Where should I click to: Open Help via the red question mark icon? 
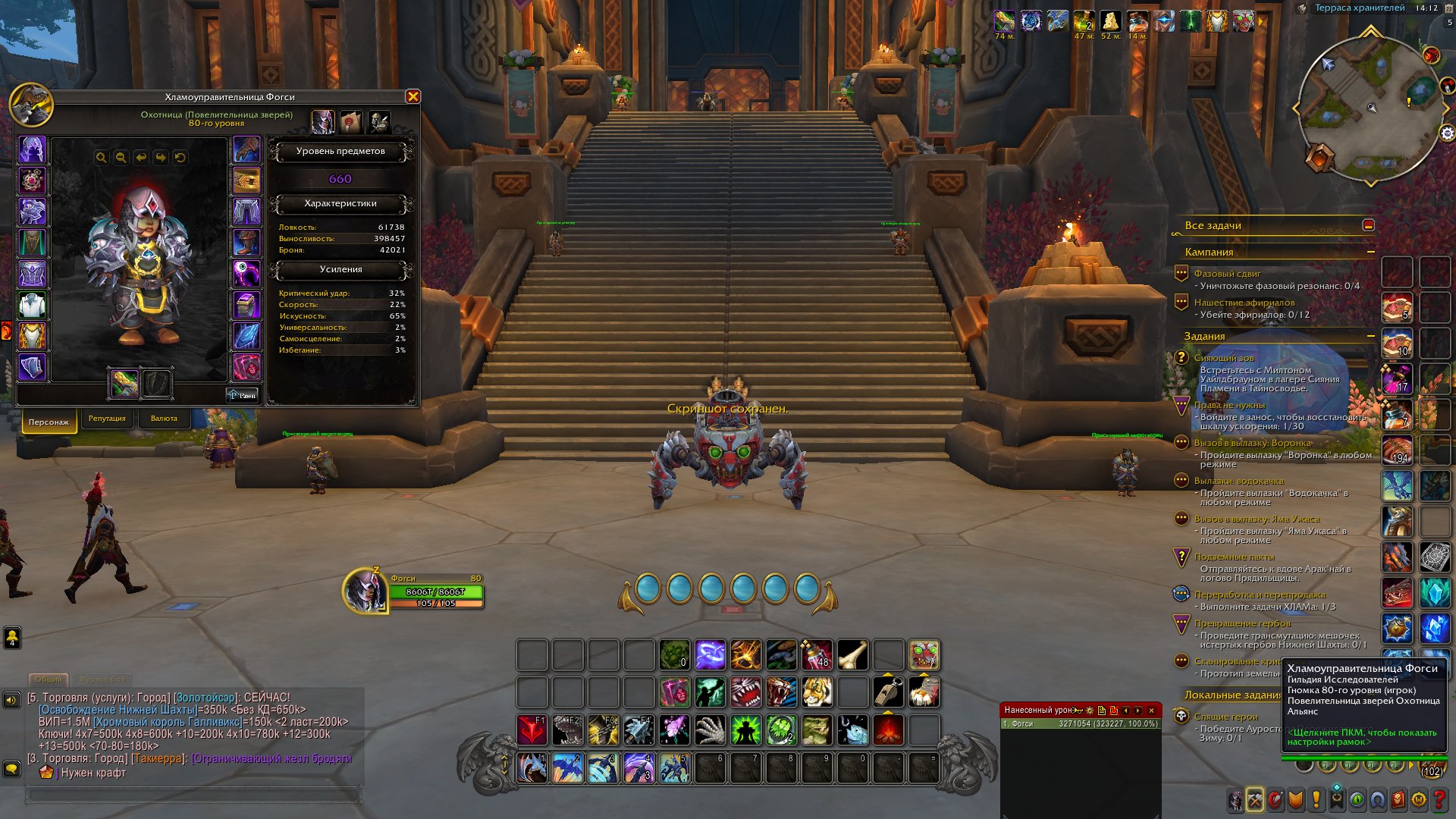point(1439,801)
